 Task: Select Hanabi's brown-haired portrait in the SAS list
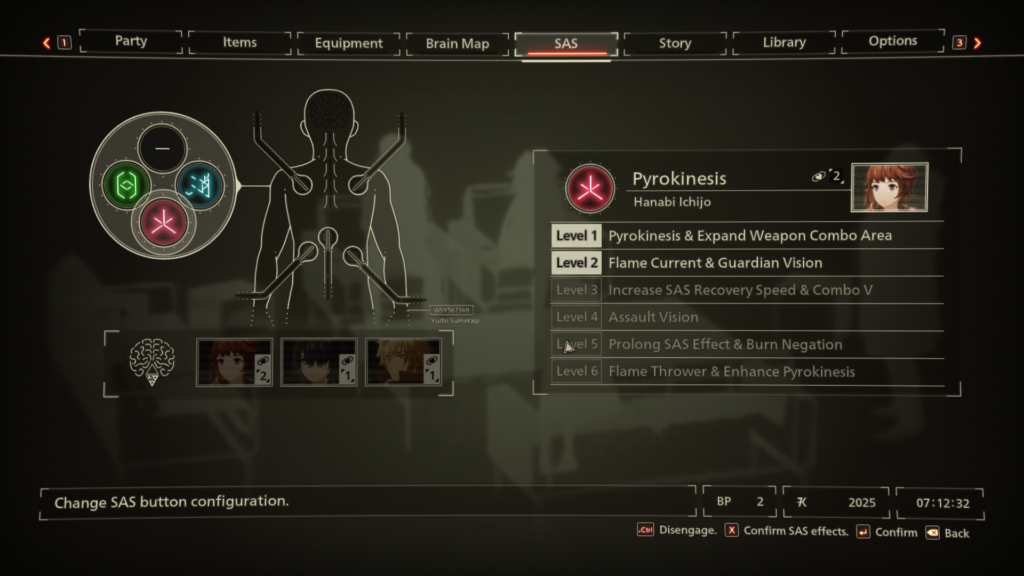point(234,362)
